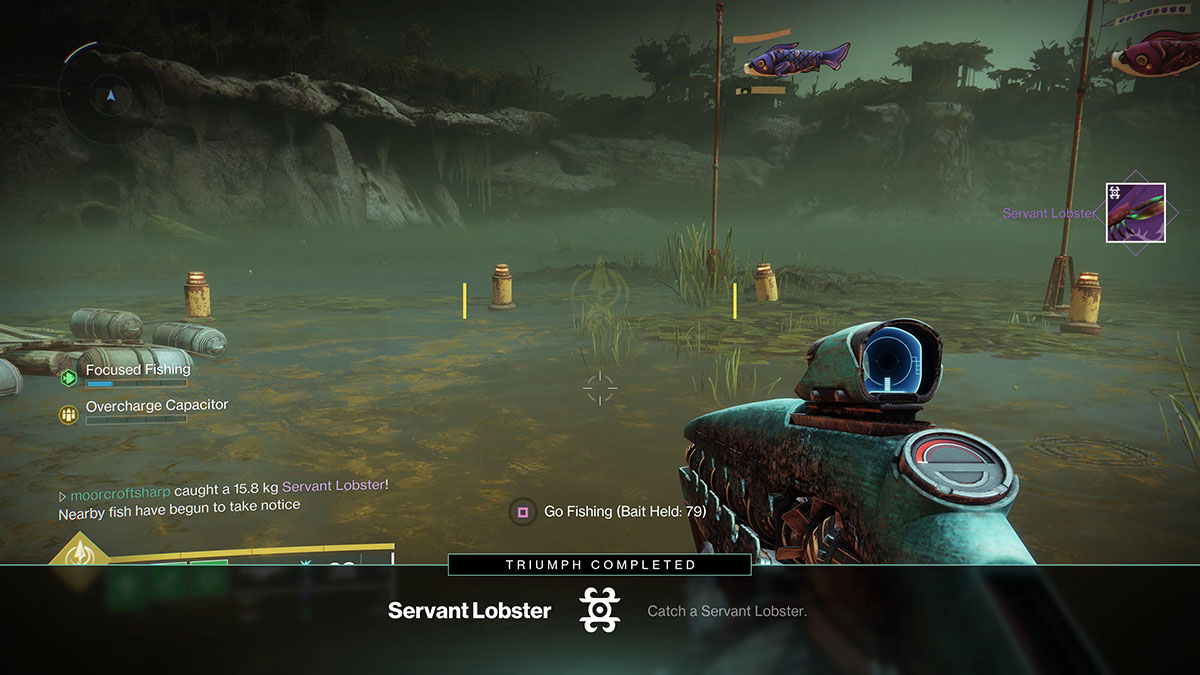The height and width of the screenshot is (675, 1200).
Task: Click the Servant Lobster loot thumbnail
Action: pyautogui.click(x=1135, y=212)
